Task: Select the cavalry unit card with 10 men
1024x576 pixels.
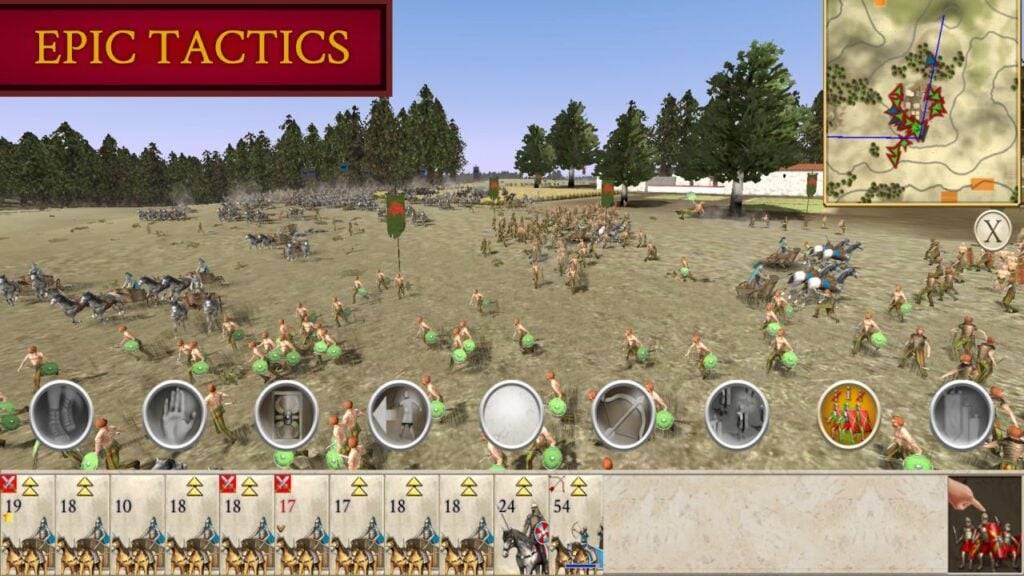Action: (137, 524)
